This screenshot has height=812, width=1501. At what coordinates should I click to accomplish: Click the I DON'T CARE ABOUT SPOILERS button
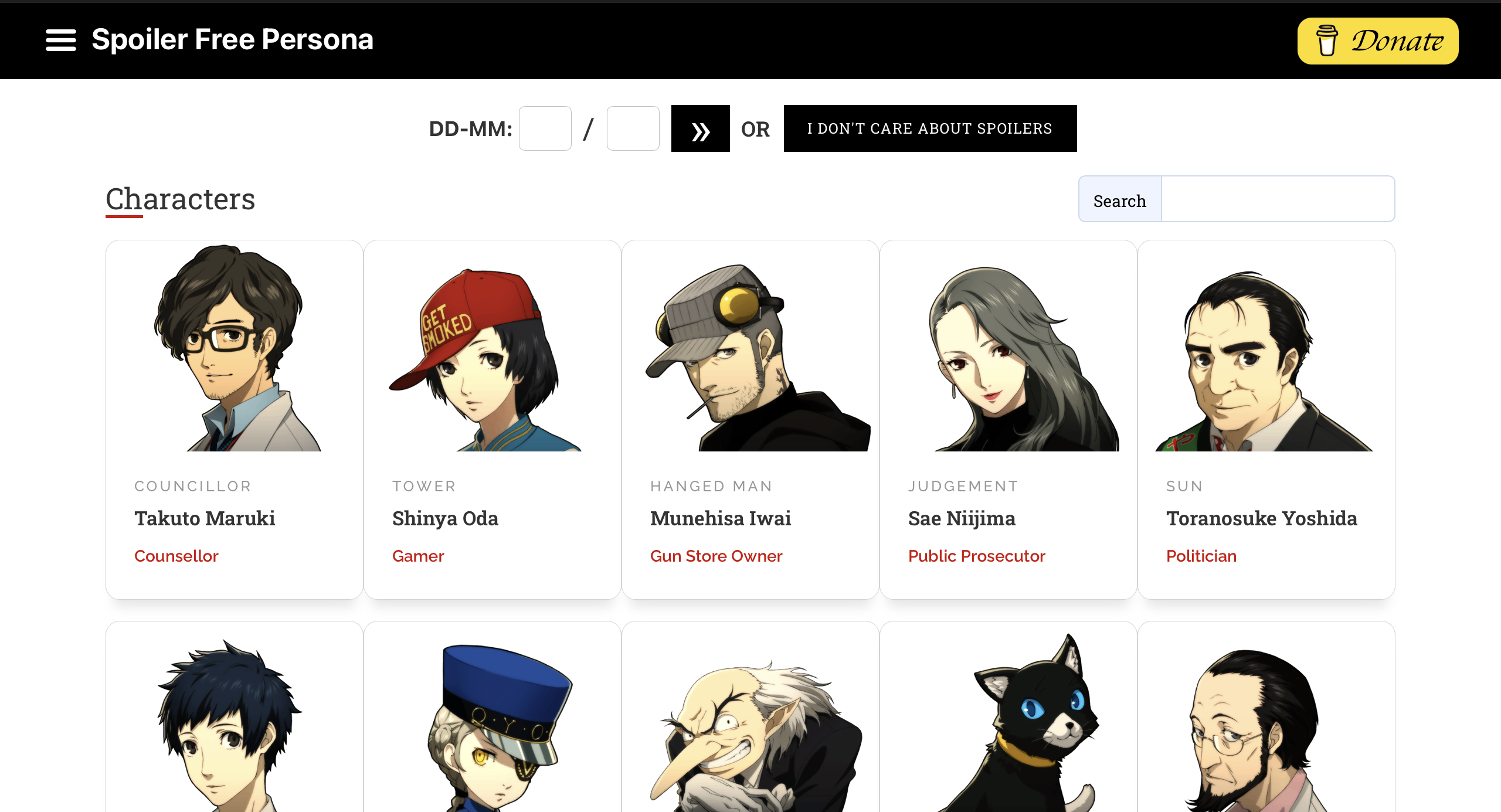(929, 128)
